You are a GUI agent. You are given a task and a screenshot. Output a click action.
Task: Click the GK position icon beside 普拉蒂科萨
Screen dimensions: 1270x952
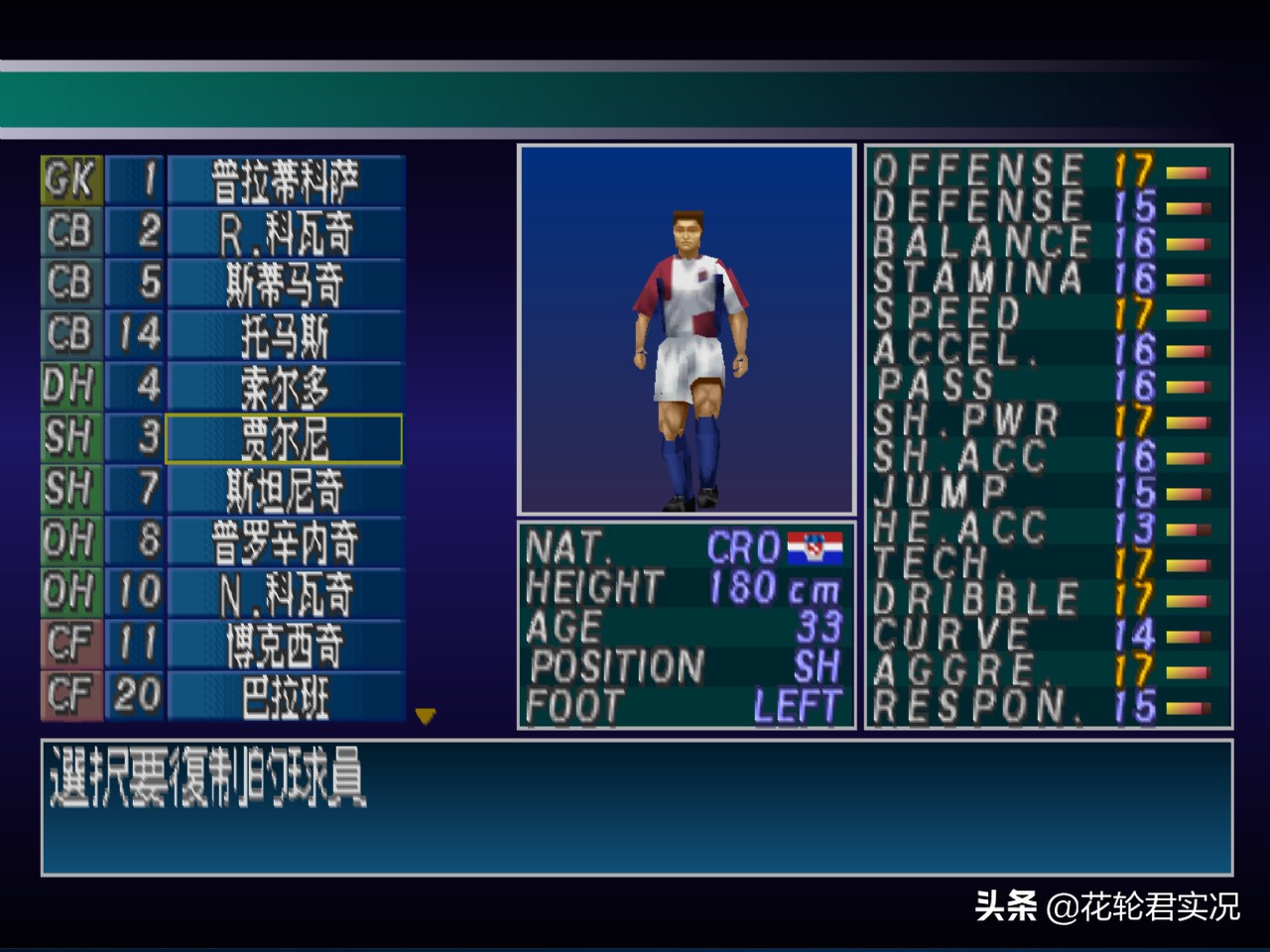pos(67,180)
